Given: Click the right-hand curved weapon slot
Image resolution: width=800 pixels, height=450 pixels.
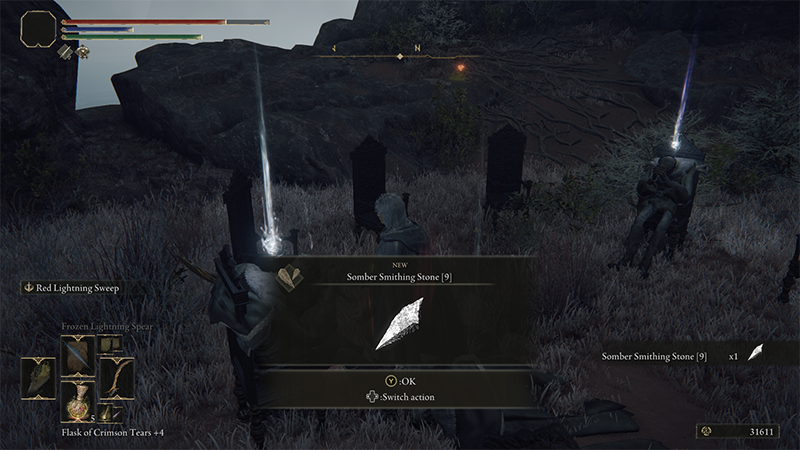Looking at the screenshot, I should [115, 378].
